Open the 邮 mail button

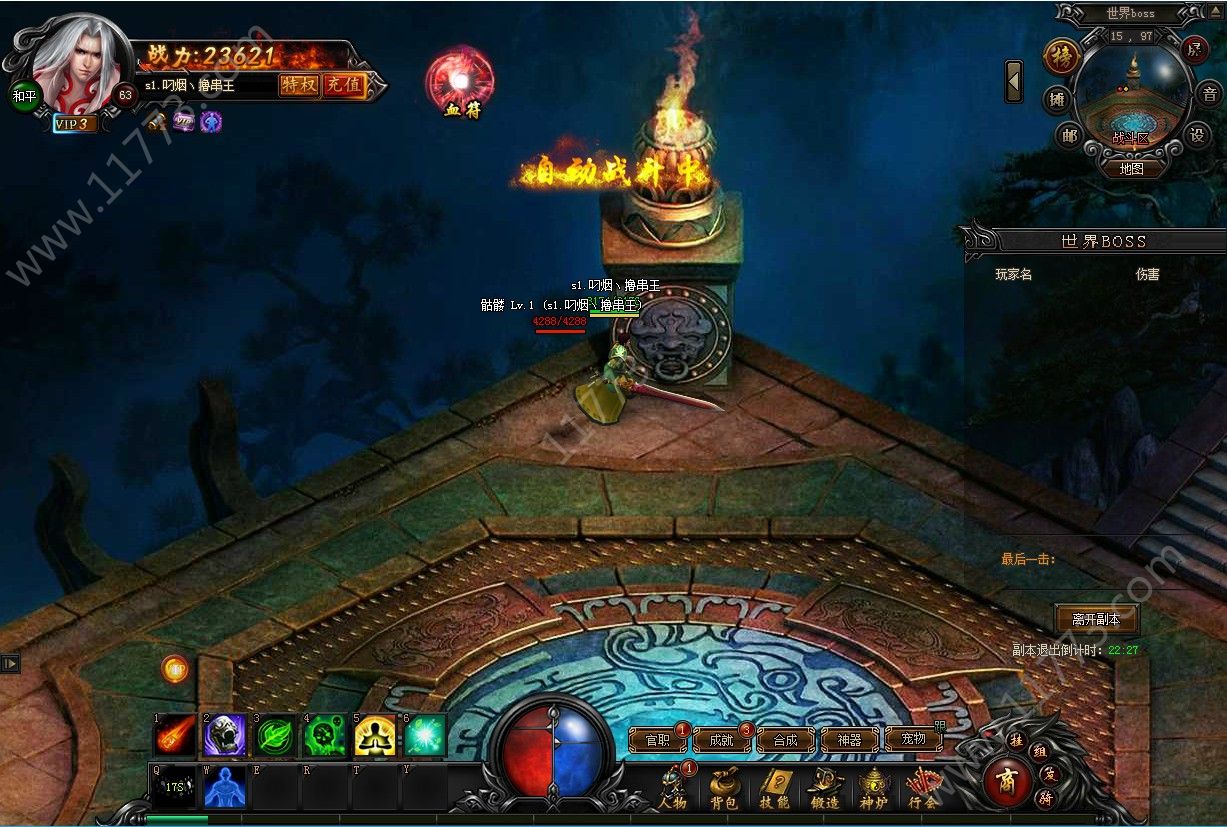1070,136
